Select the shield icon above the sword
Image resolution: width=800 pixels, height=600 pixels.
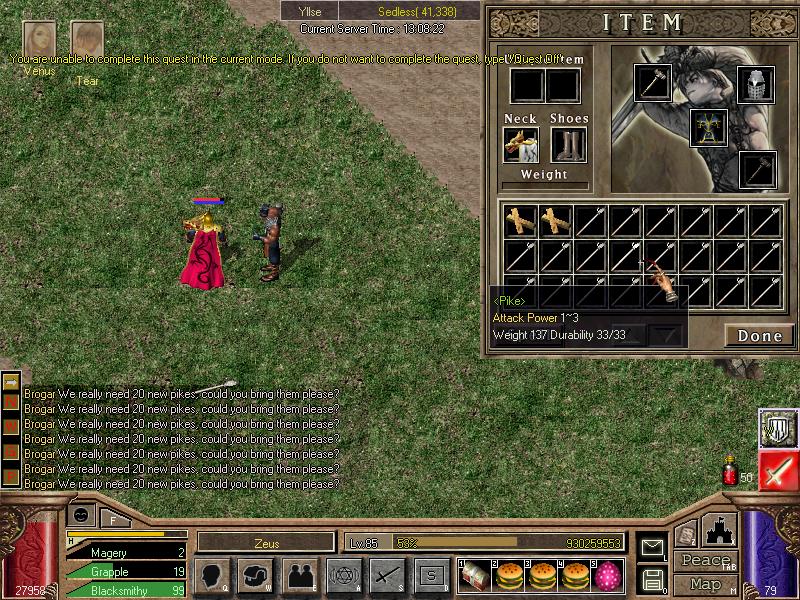777,428
